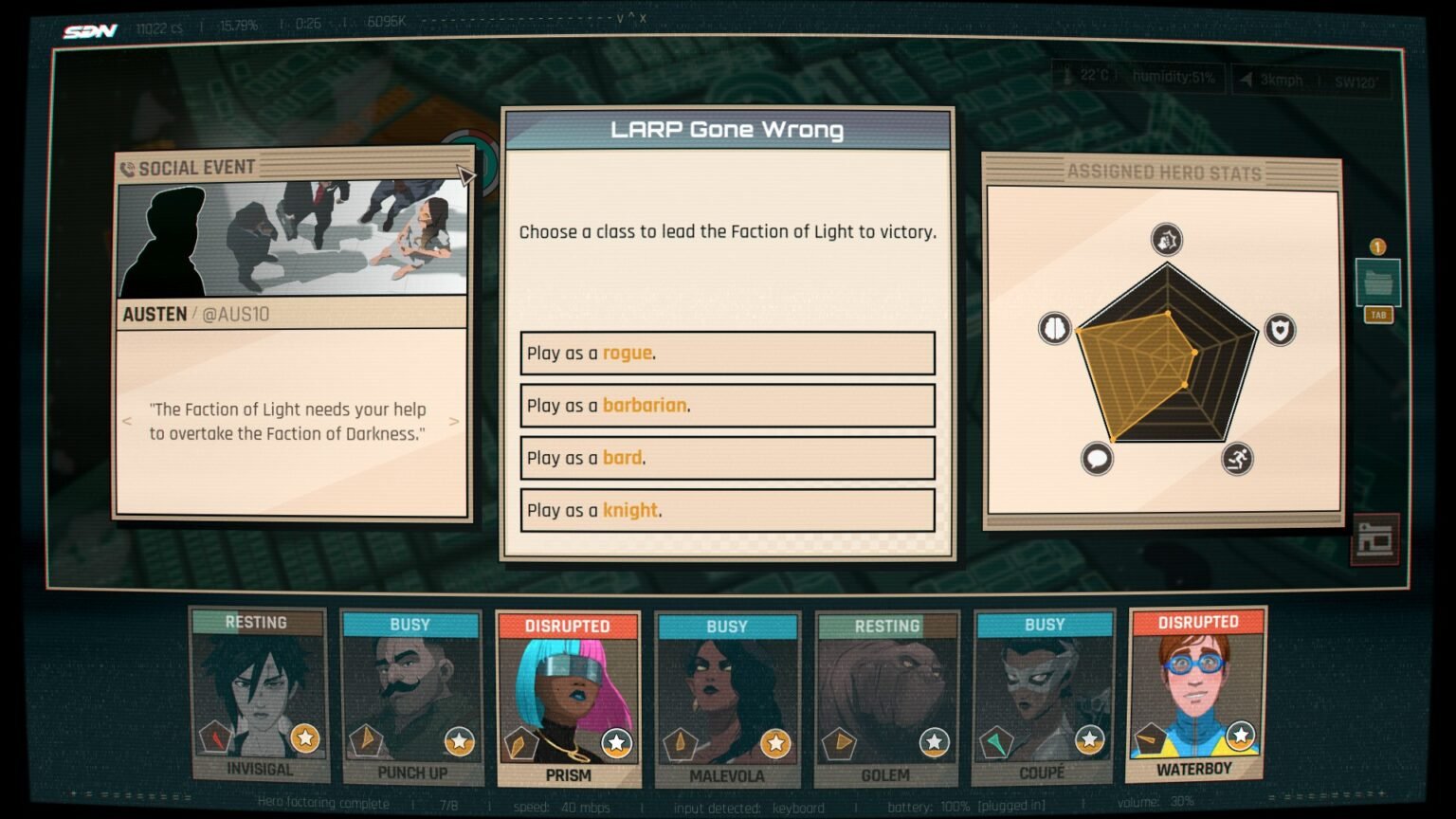Choose Play as a rogue
Screen dimensions: 1456x819
coord(727,353)
